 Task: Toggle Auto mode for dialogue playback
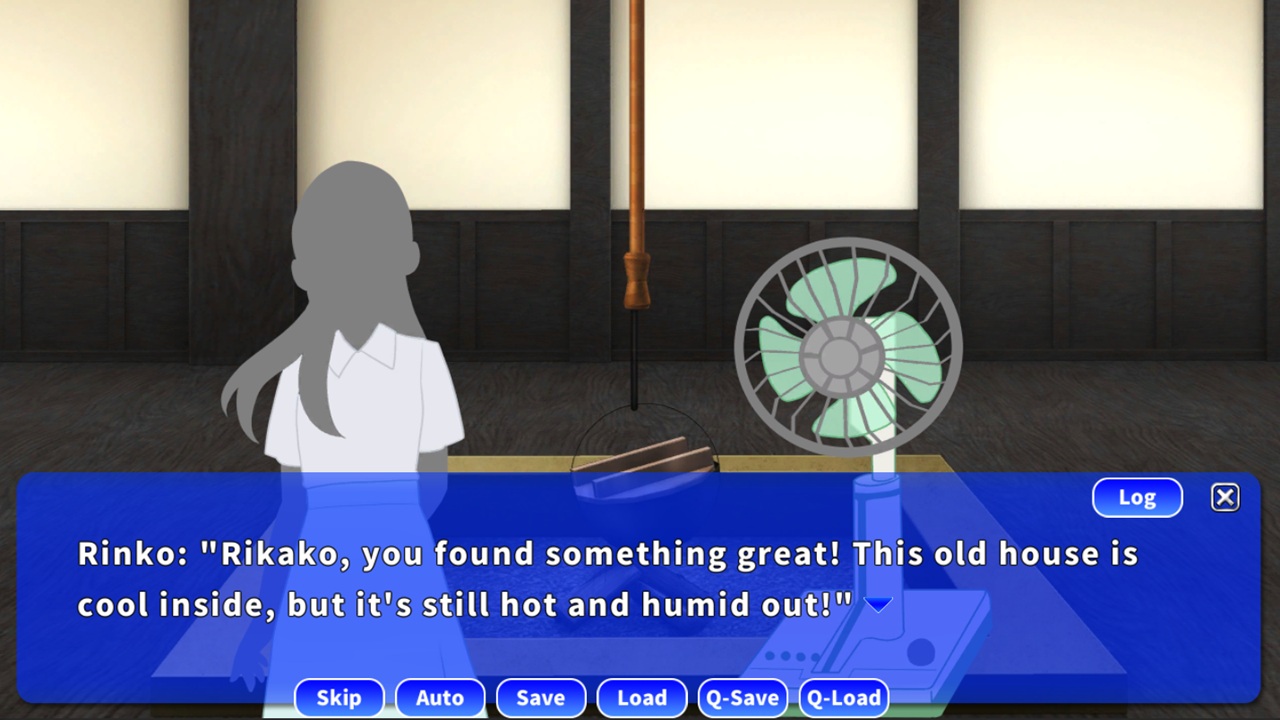click(440, 698)
